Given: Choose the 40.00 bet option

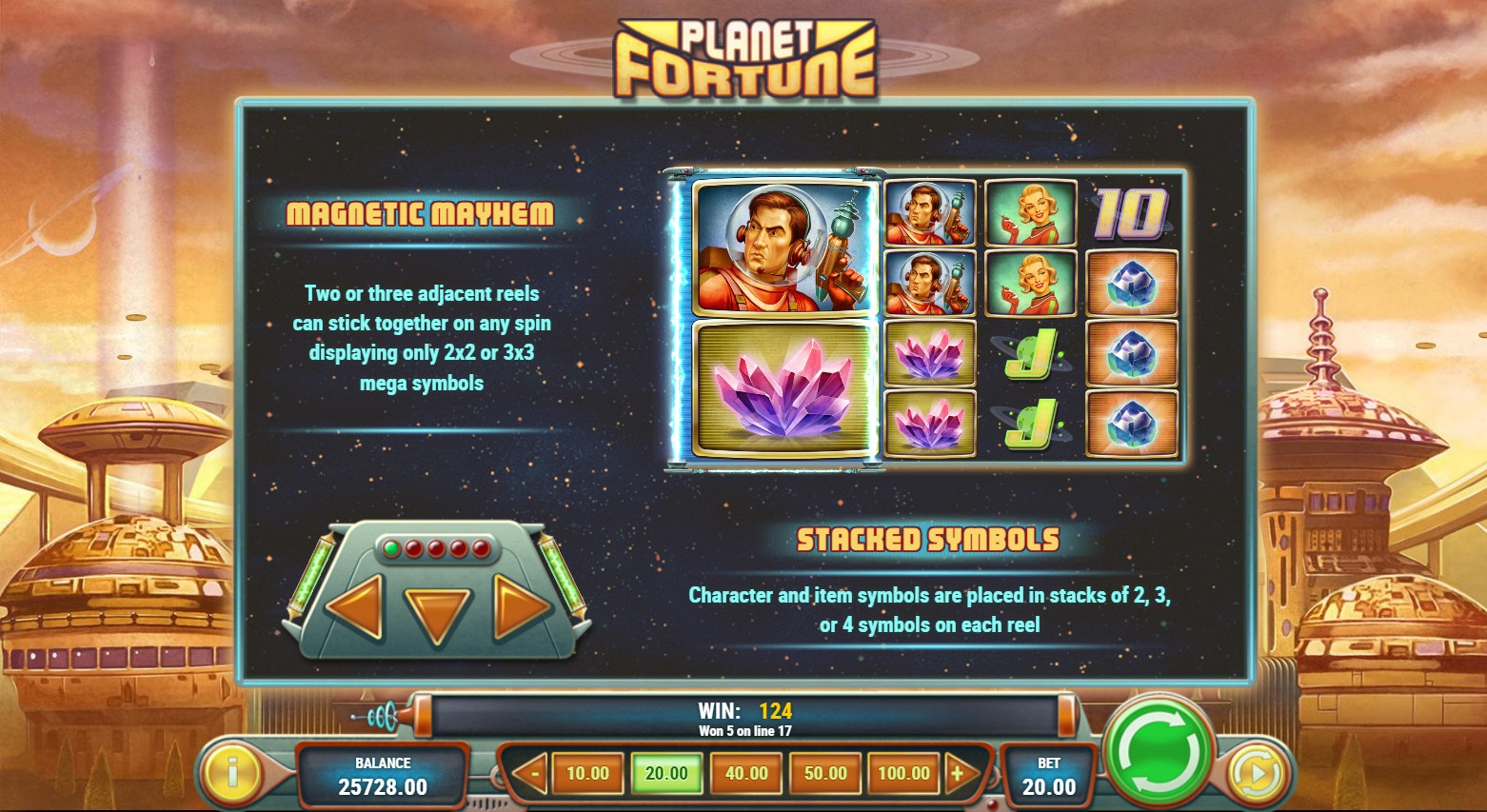Looking at the screenshot, I should (x=746, y=773).
